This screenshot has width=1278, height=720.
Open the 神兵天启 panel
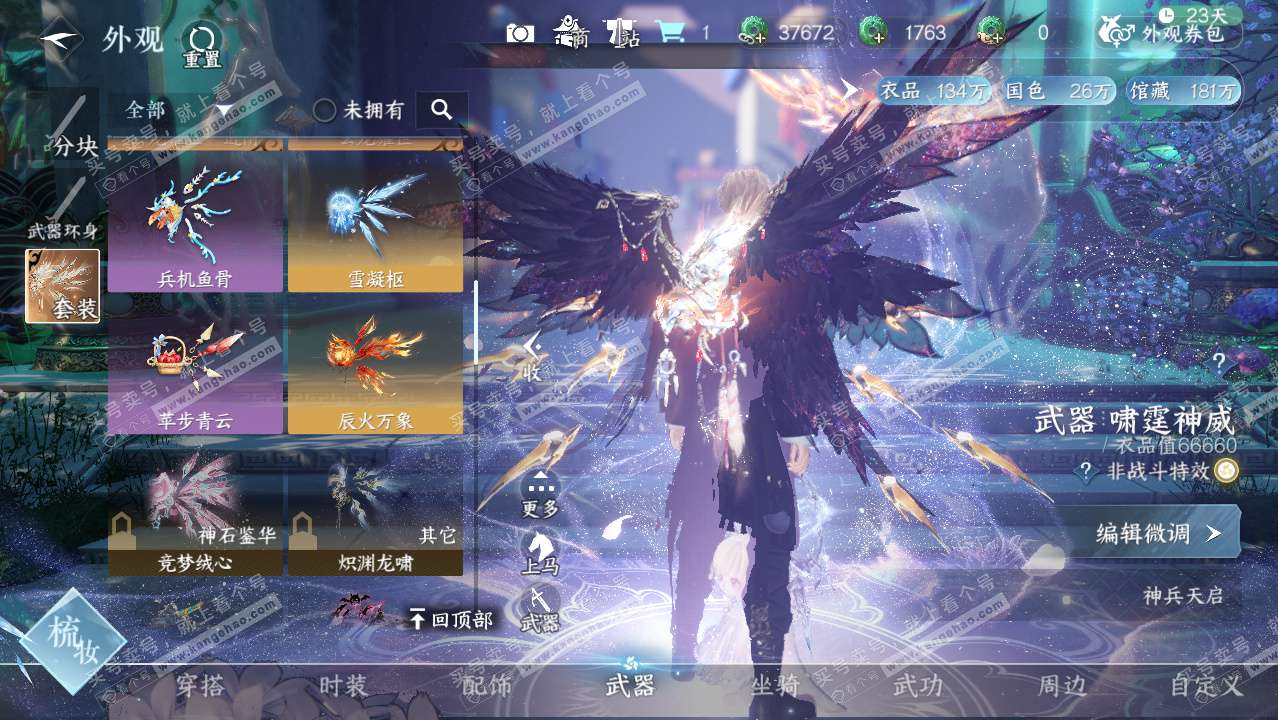(1183, 596)
